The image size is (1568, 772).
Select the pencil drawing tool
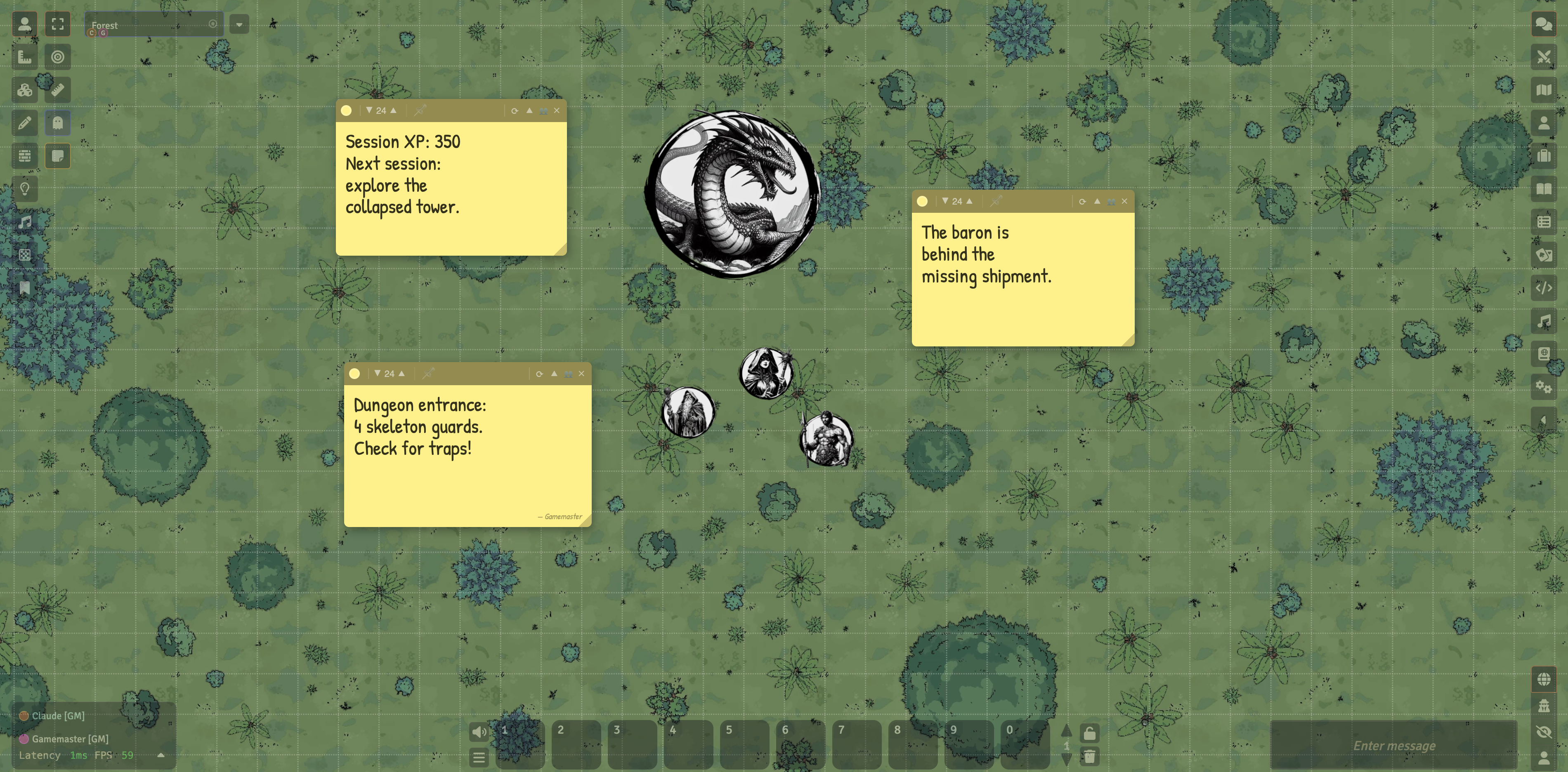point(24,123)
